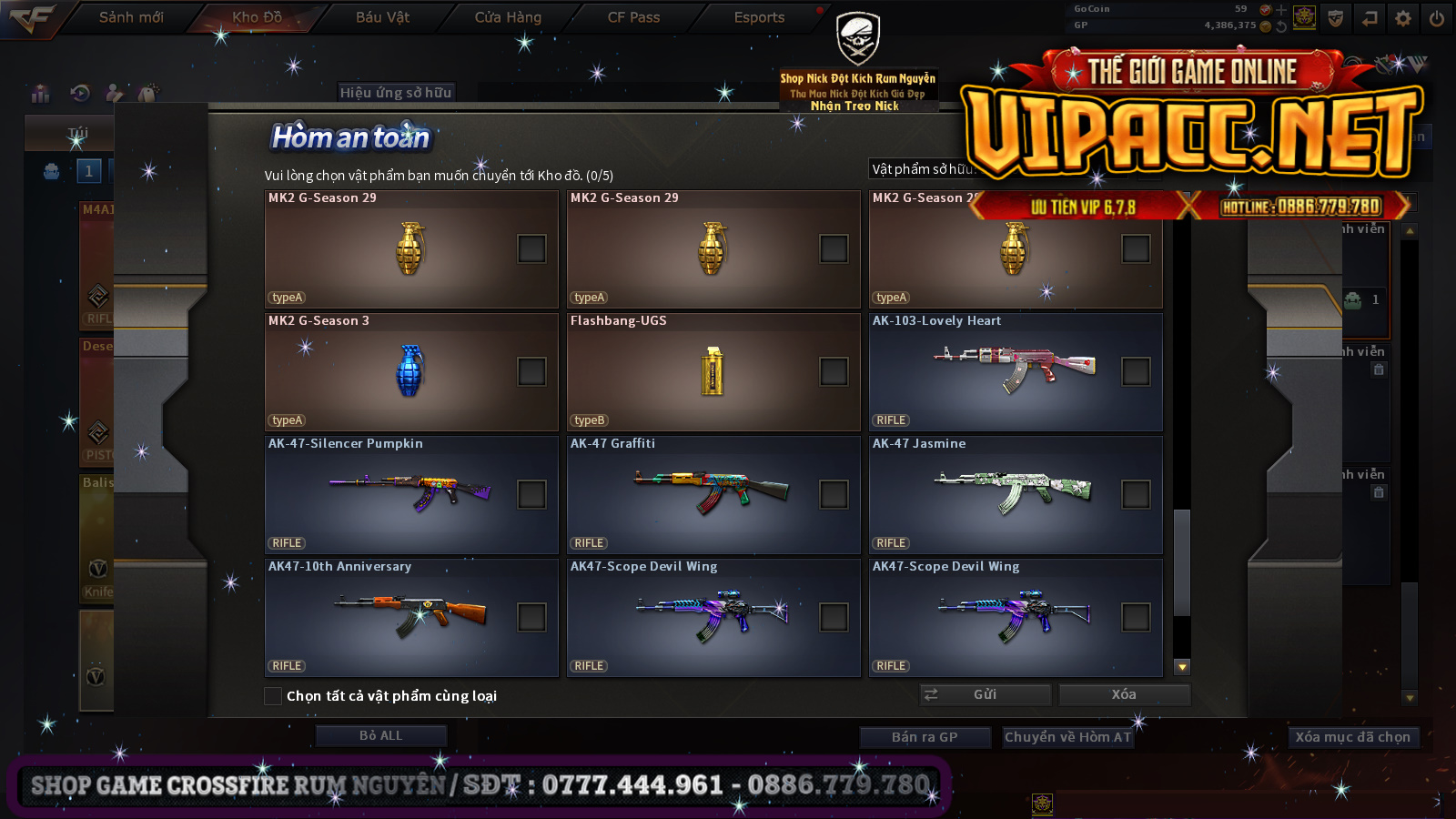
Task: Click the Bỏ ALL button
Action: 380,735
